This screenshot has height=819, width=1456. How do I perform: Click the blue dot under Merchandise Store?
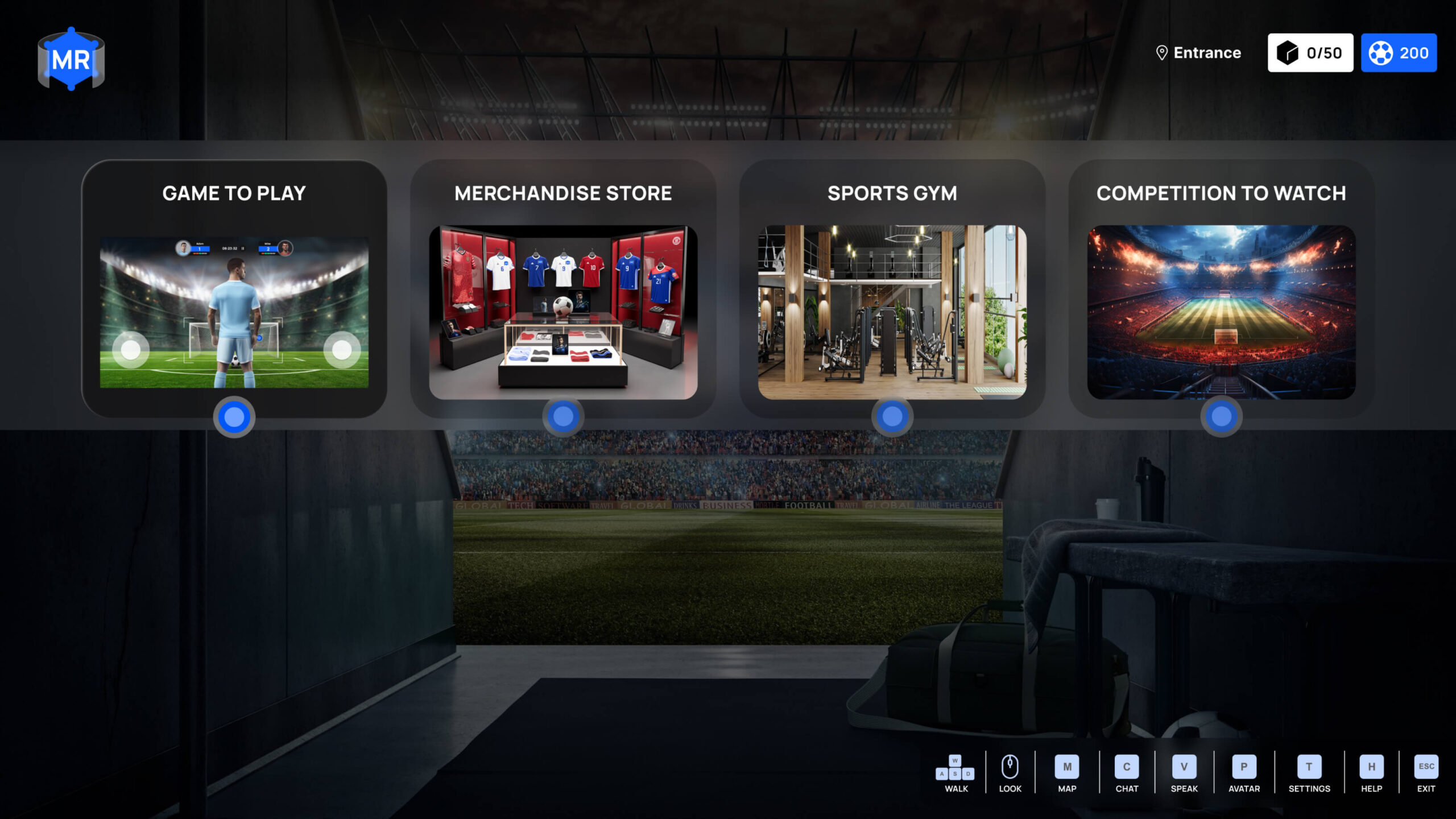point(563,417)
